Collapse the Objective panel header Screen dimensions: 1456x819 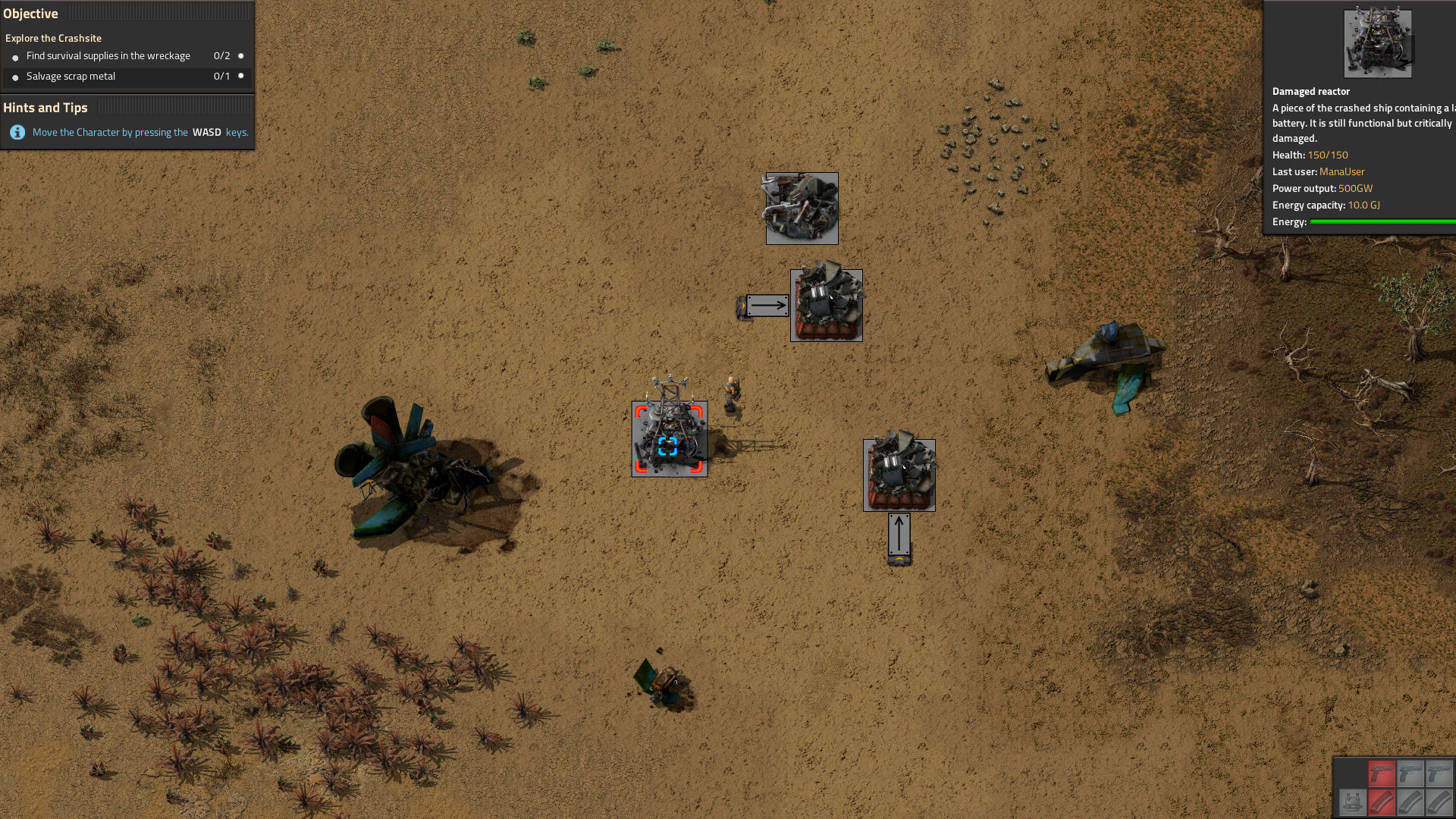tap(33, 13)
